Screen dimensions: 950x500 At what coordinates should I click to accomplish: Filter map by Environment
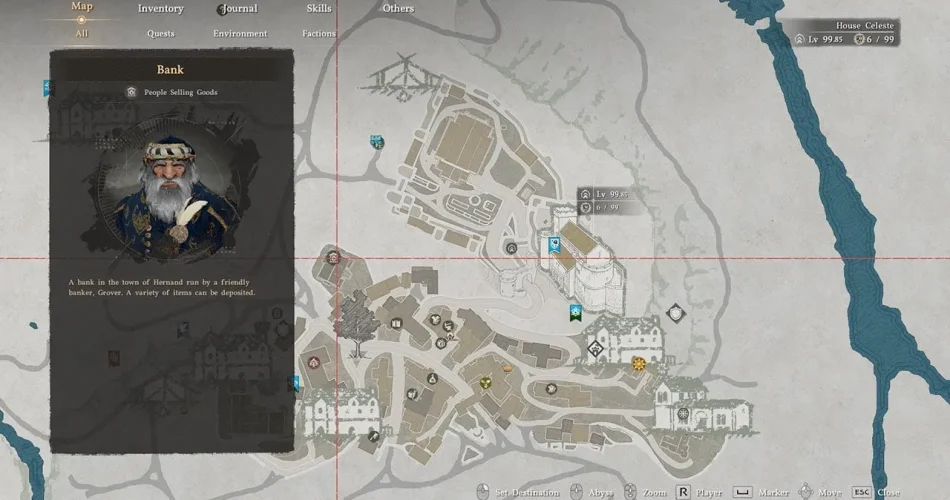coord(240,33)
